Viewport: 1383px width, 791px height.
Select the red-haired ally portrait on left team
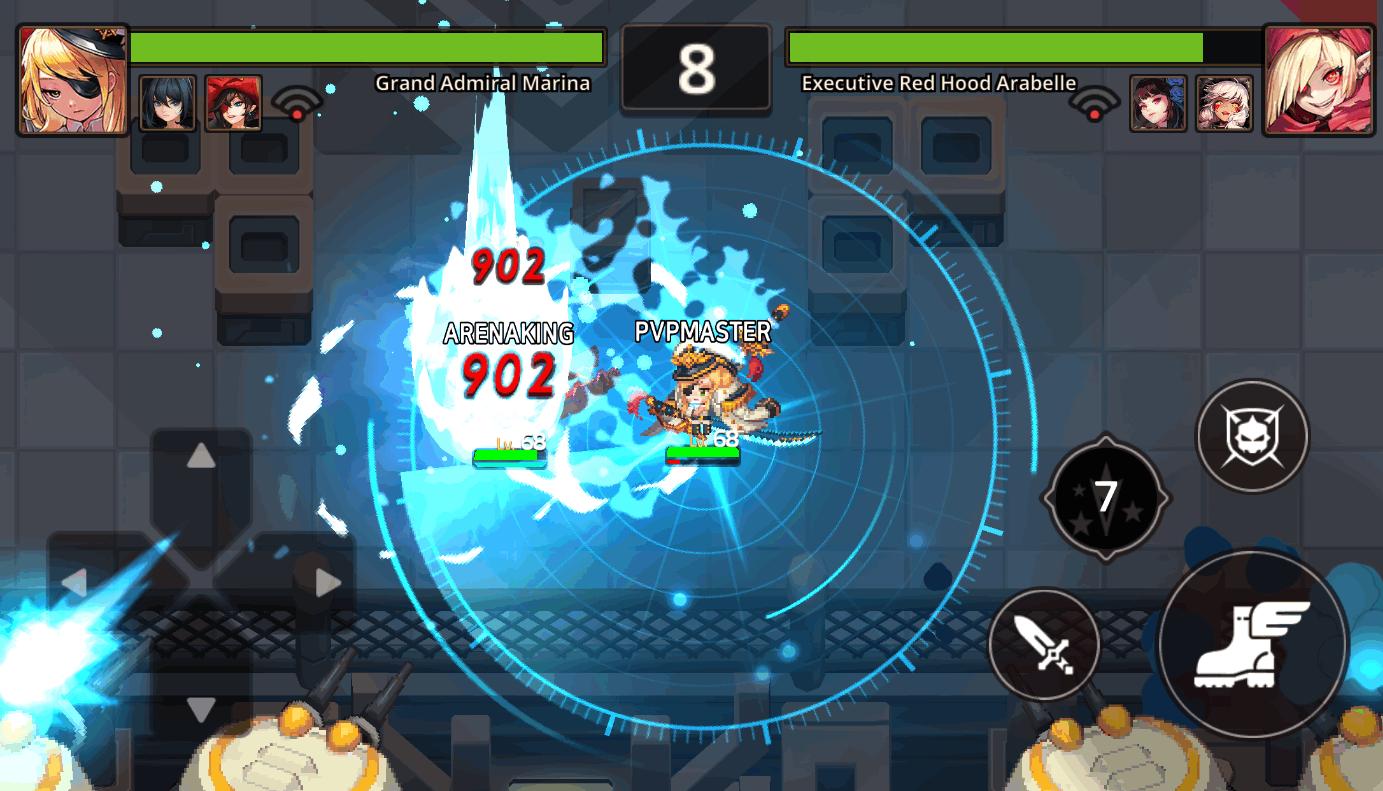pyautogui.click(x=236, y=103)
